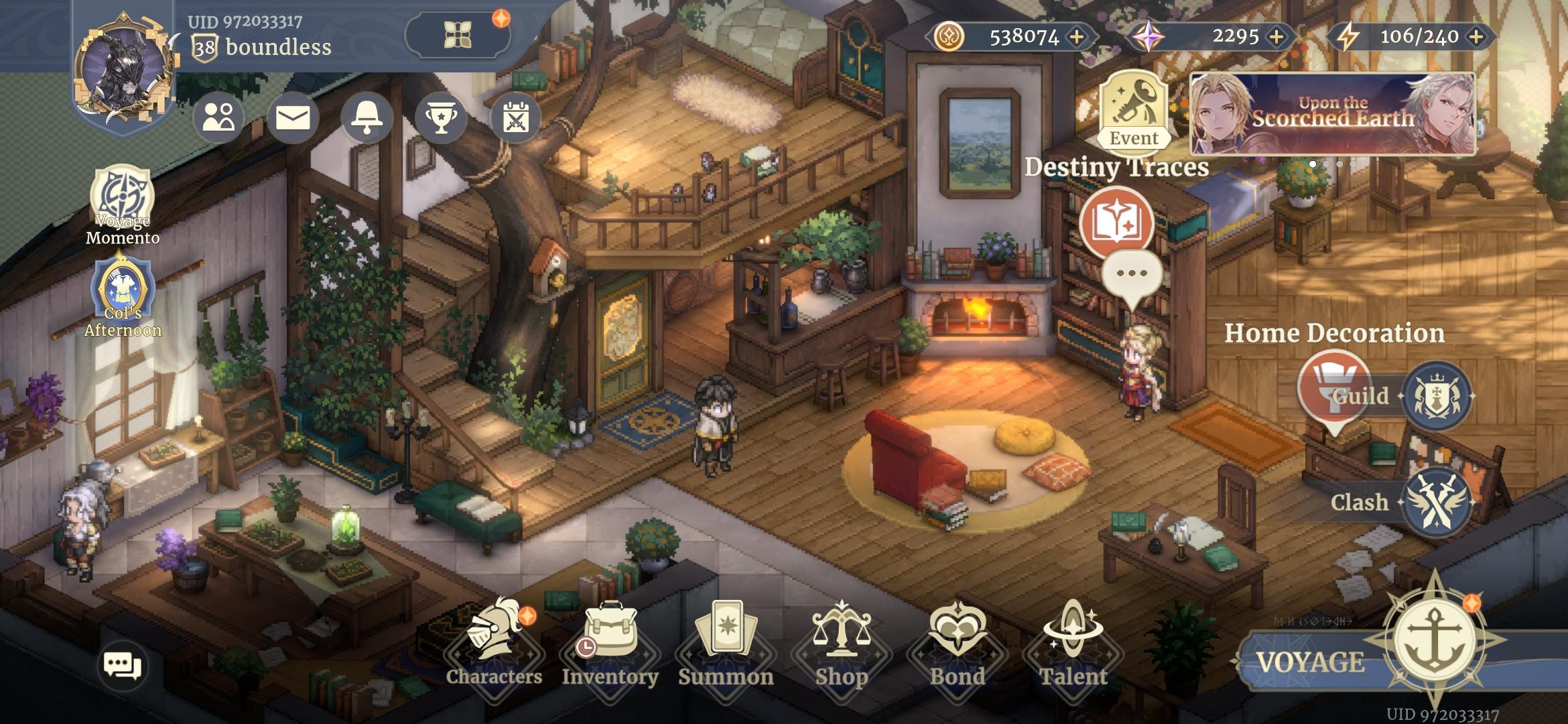Open the Clash mode
Screen dimensions: 1568x724
(x=1437, y=503)
